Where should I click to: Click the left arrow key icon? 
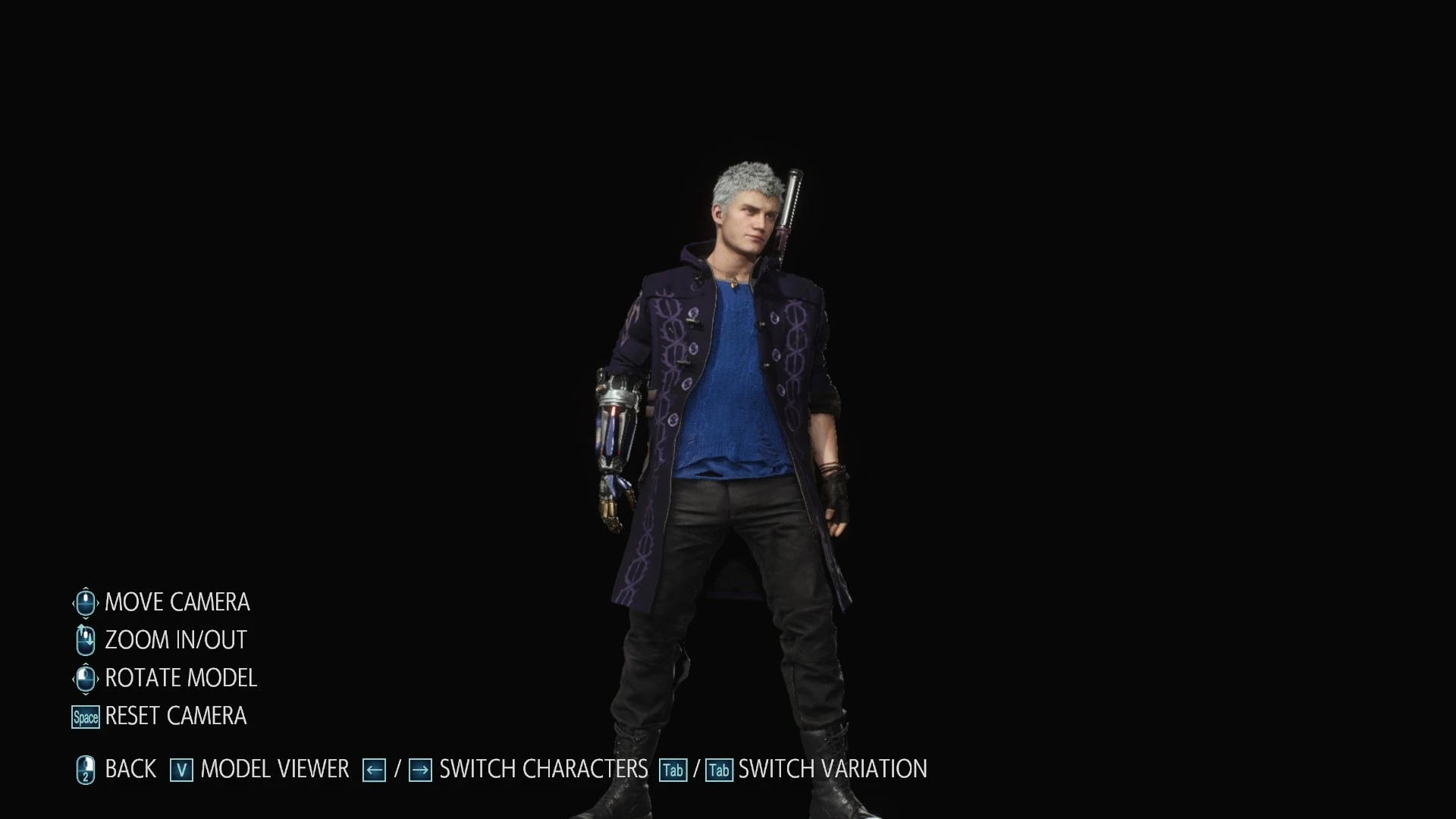pyautogui.click(x=373, y=769)
